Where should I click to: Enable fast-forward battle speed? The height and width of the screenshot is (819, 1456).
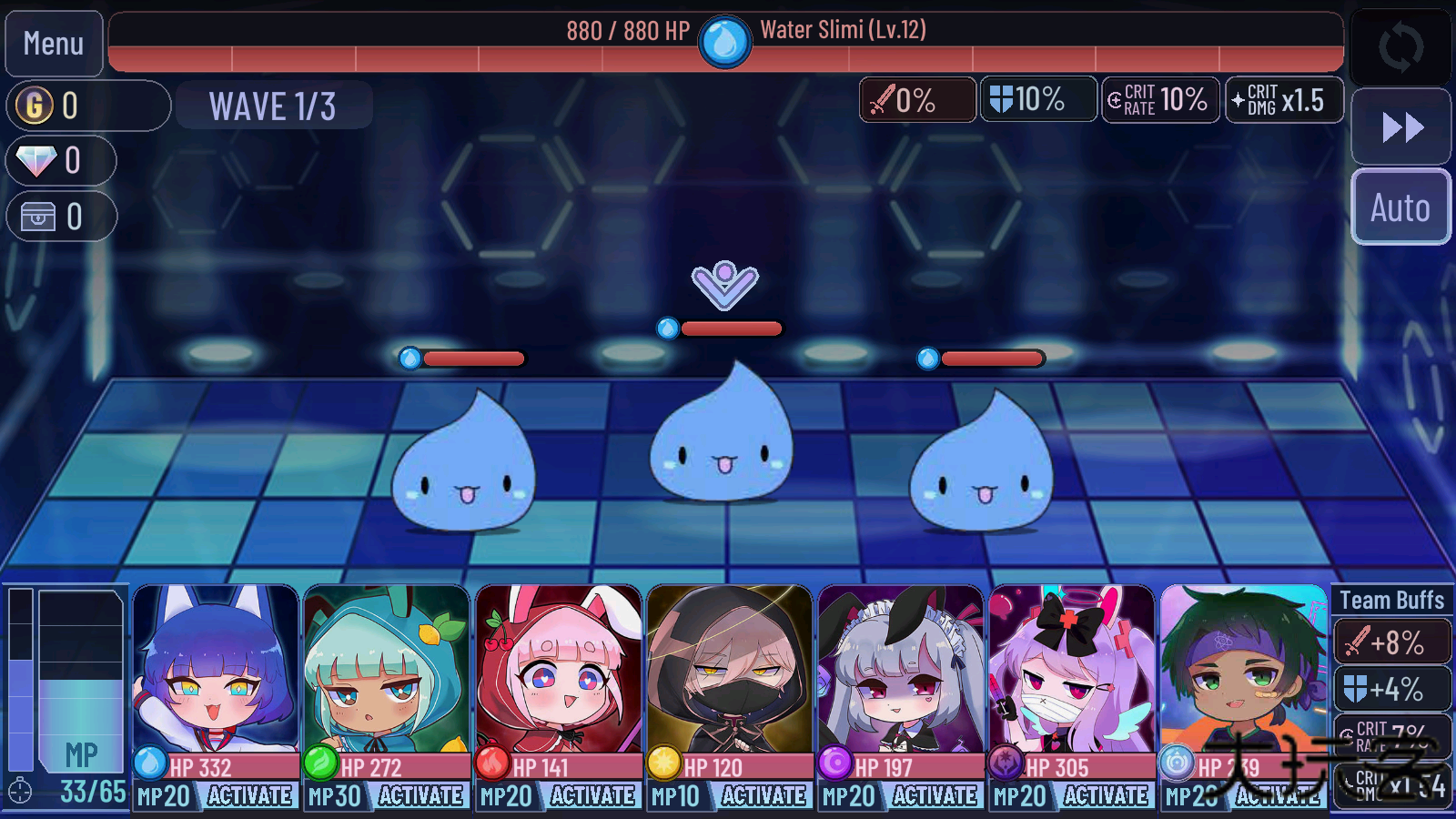point(1400,126)
